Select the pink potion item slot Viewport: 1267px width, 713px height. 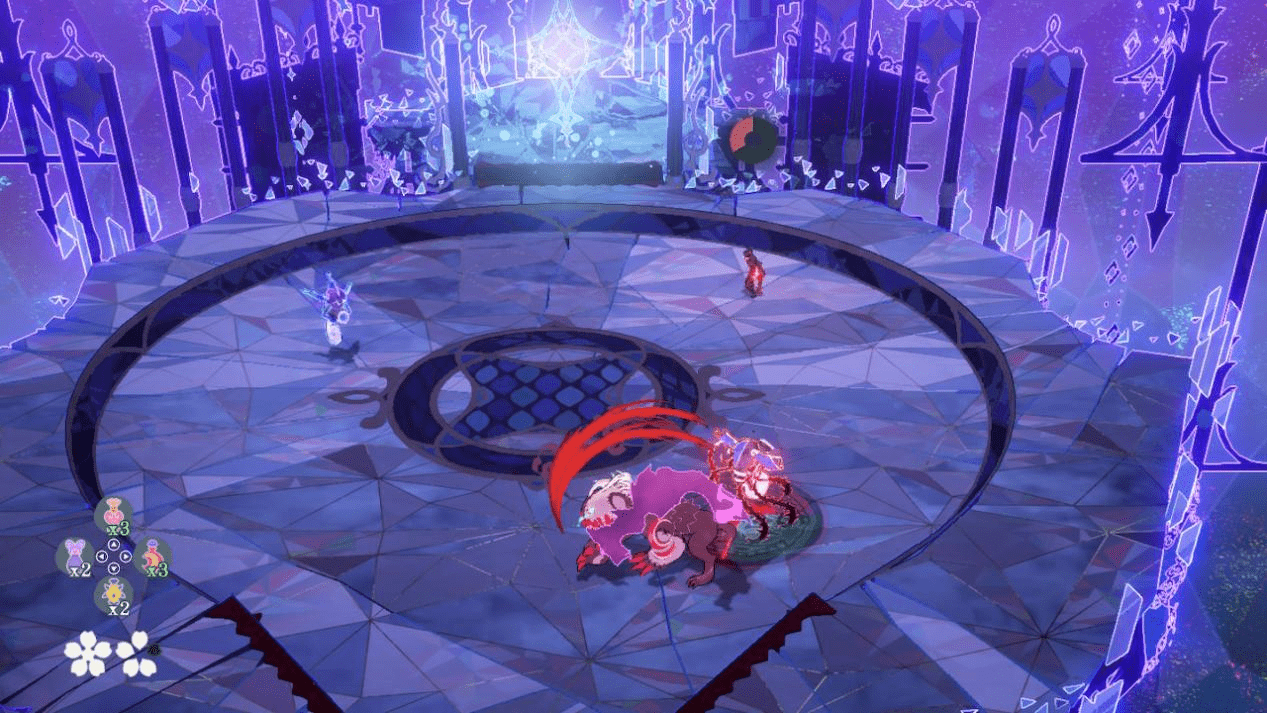113,513
